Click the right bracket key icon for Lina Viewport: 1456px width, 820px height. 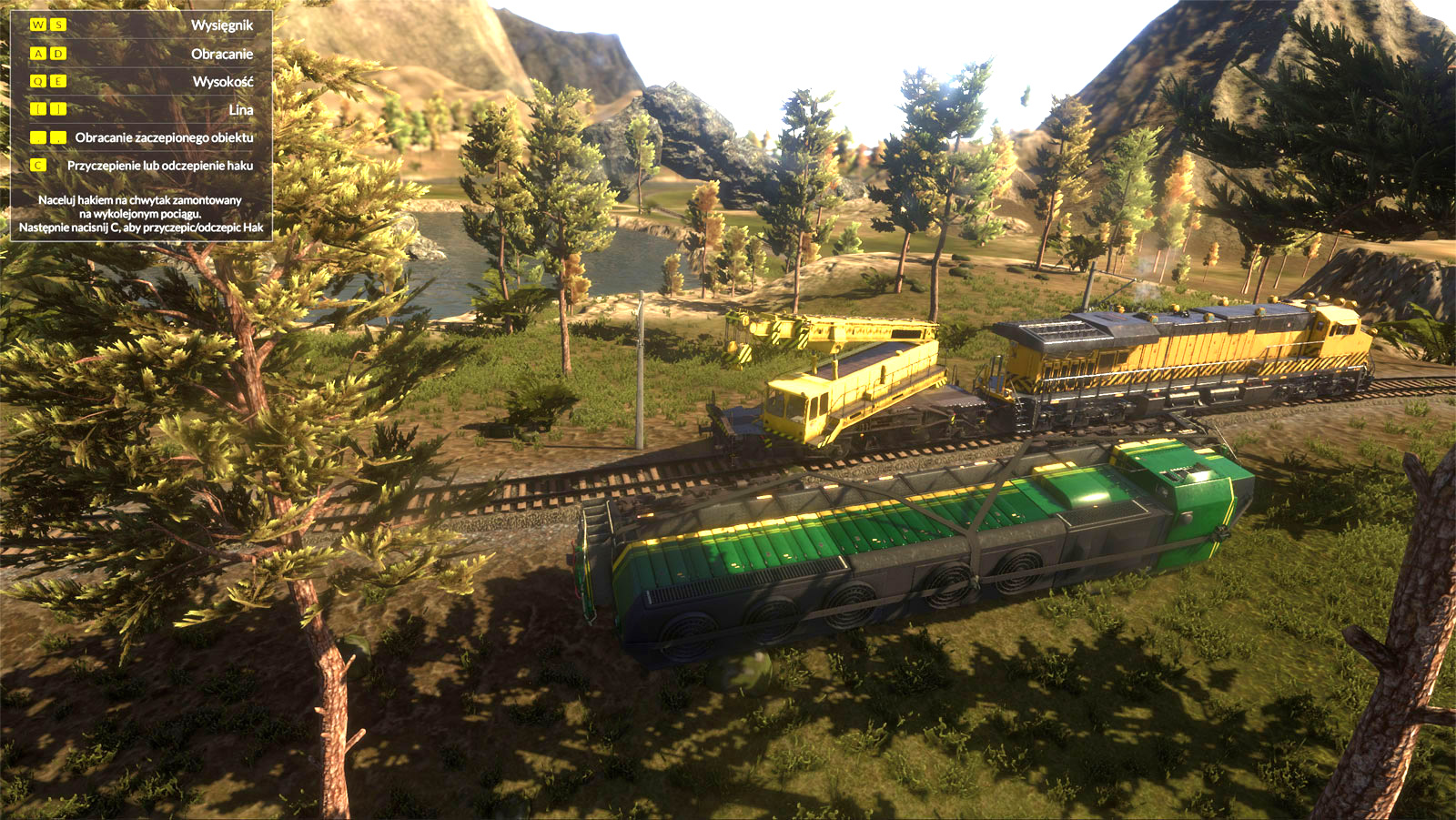coord(57,110)
